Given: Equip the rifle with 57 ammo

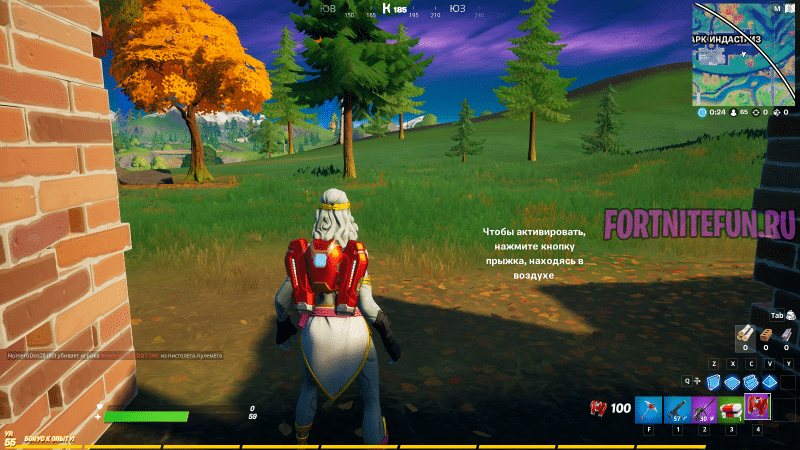Looking at the screenshot, I should tap(675, 408).
